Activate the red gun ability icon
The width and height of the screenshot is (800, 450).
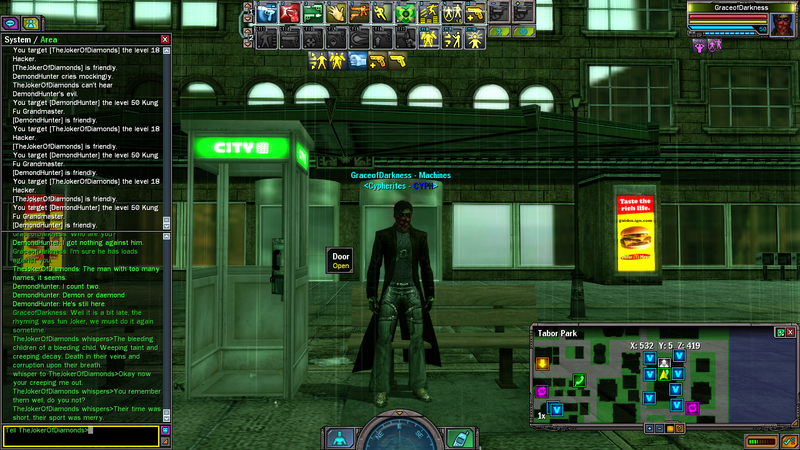click(289, 13)
